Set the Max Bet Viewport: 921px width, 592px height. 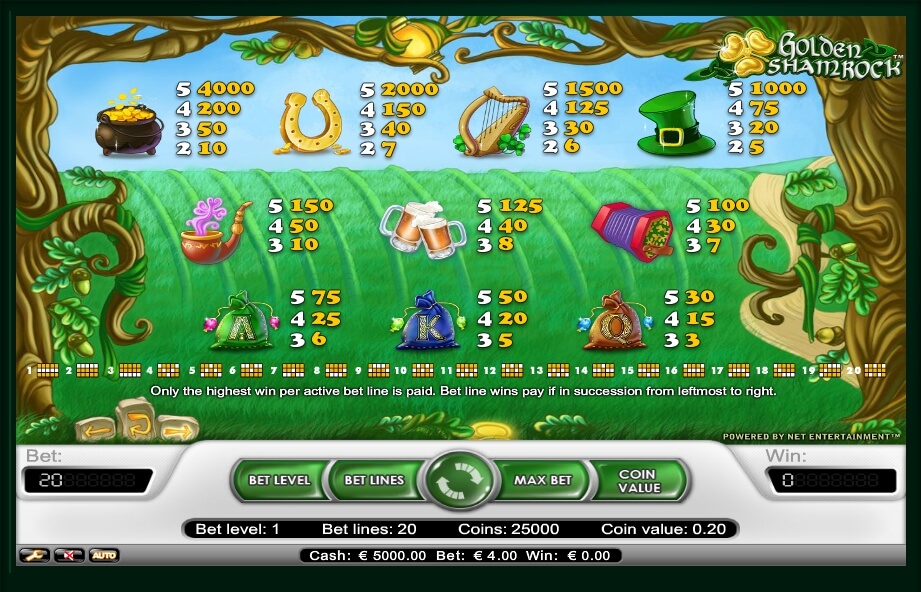(543, 480)
